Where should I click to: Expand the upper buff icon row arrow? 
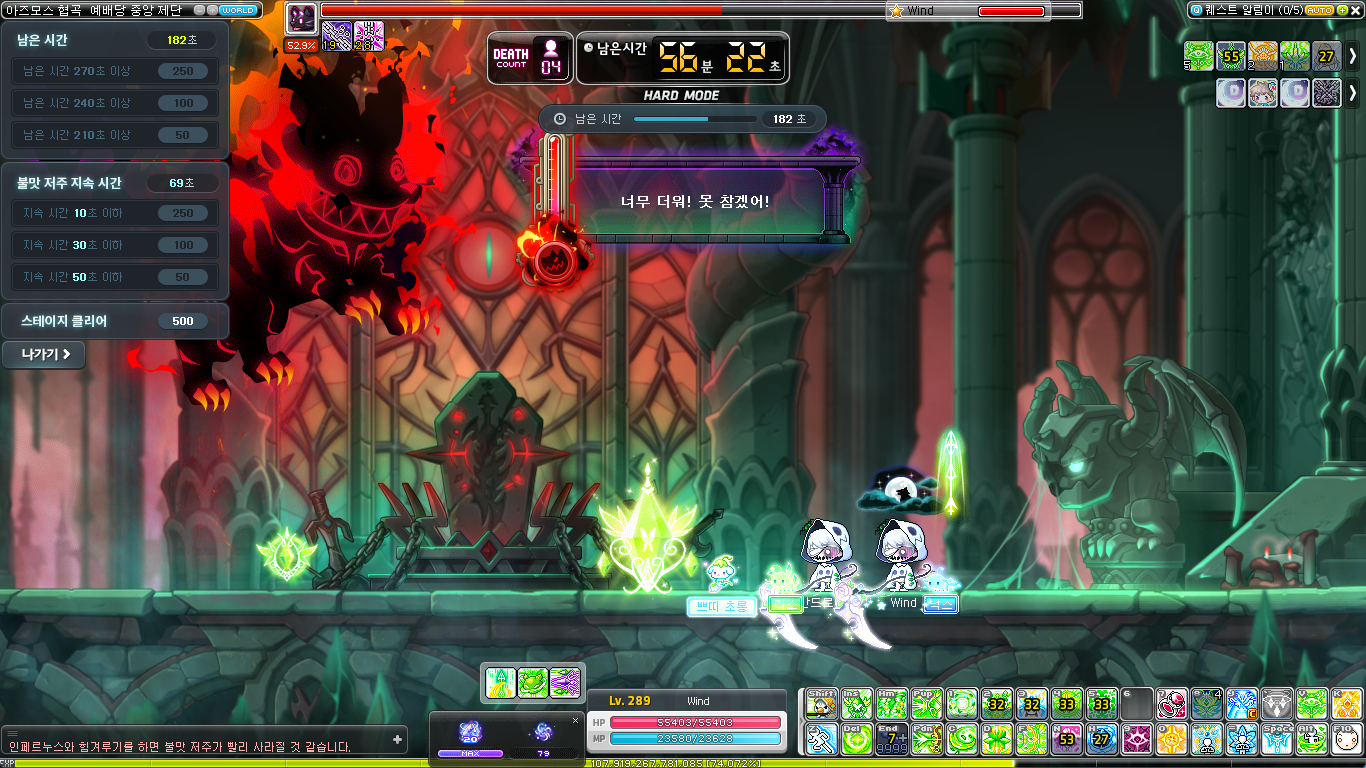point(1353,56)
